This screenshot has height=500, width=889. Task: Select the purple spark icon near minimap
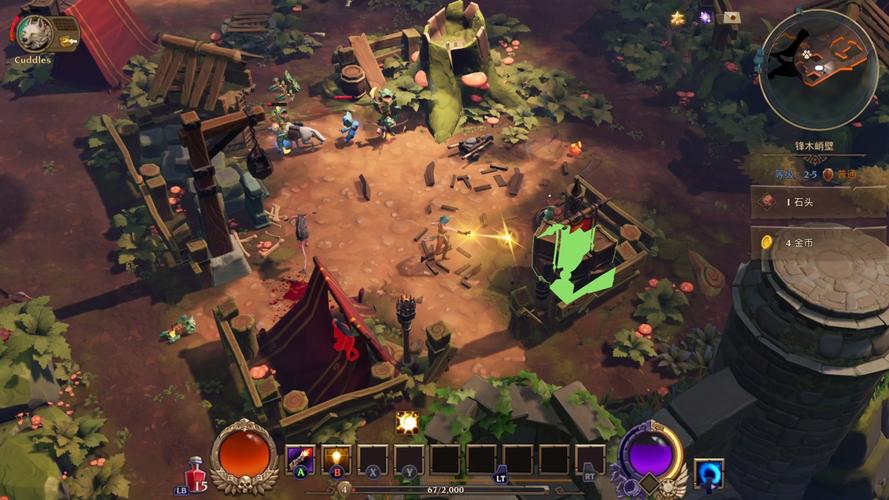pos(705,17)
